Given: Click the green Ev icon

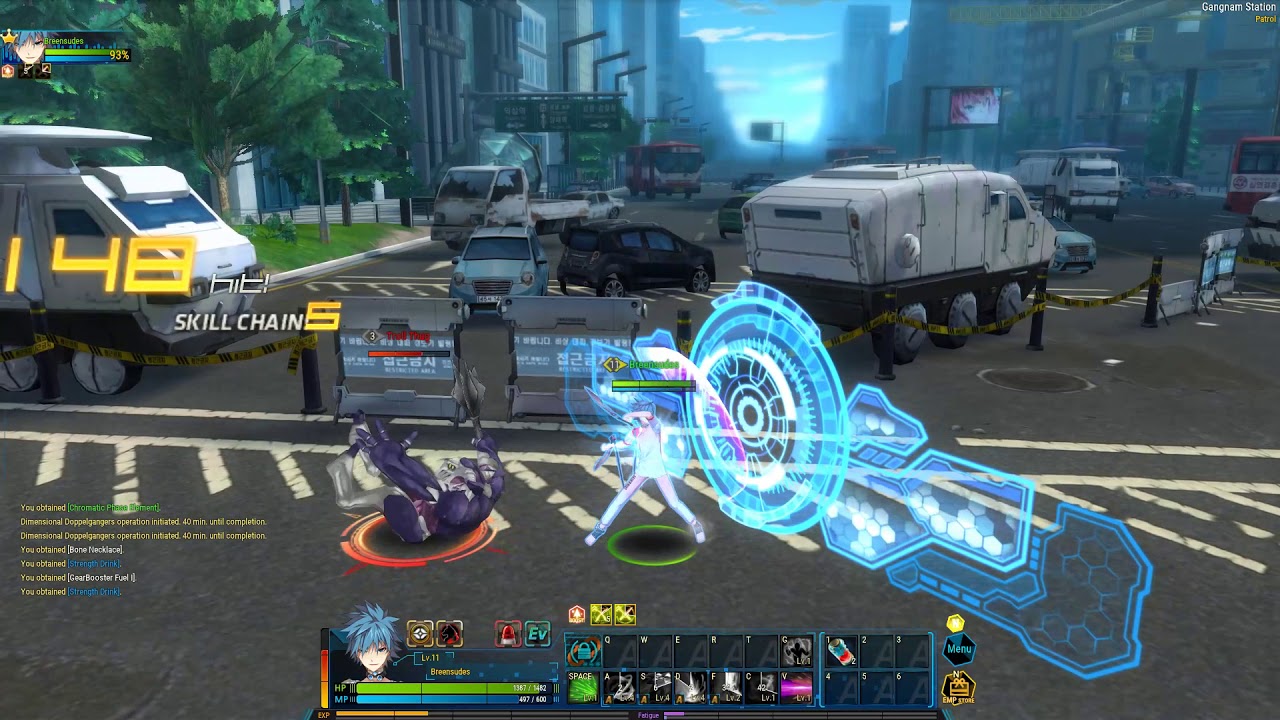Looking at the screenshot, I should point(538,634).
